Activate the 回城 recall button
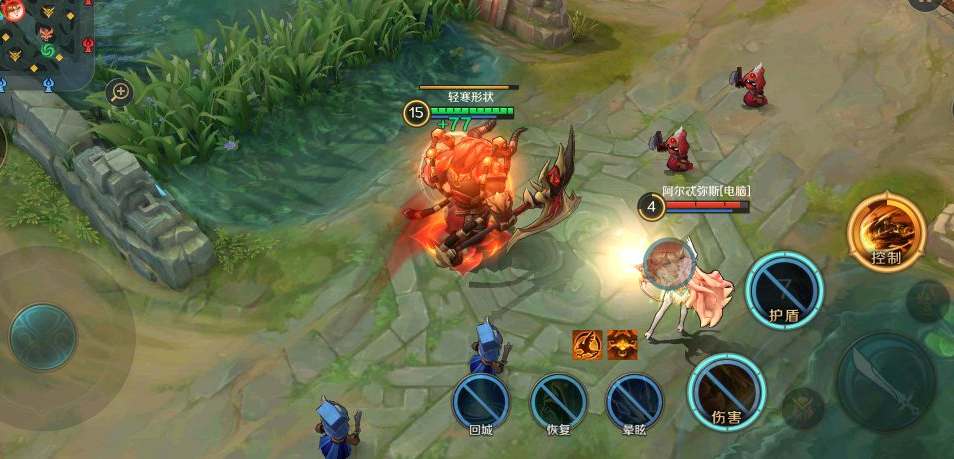 [x=481, y=402]
